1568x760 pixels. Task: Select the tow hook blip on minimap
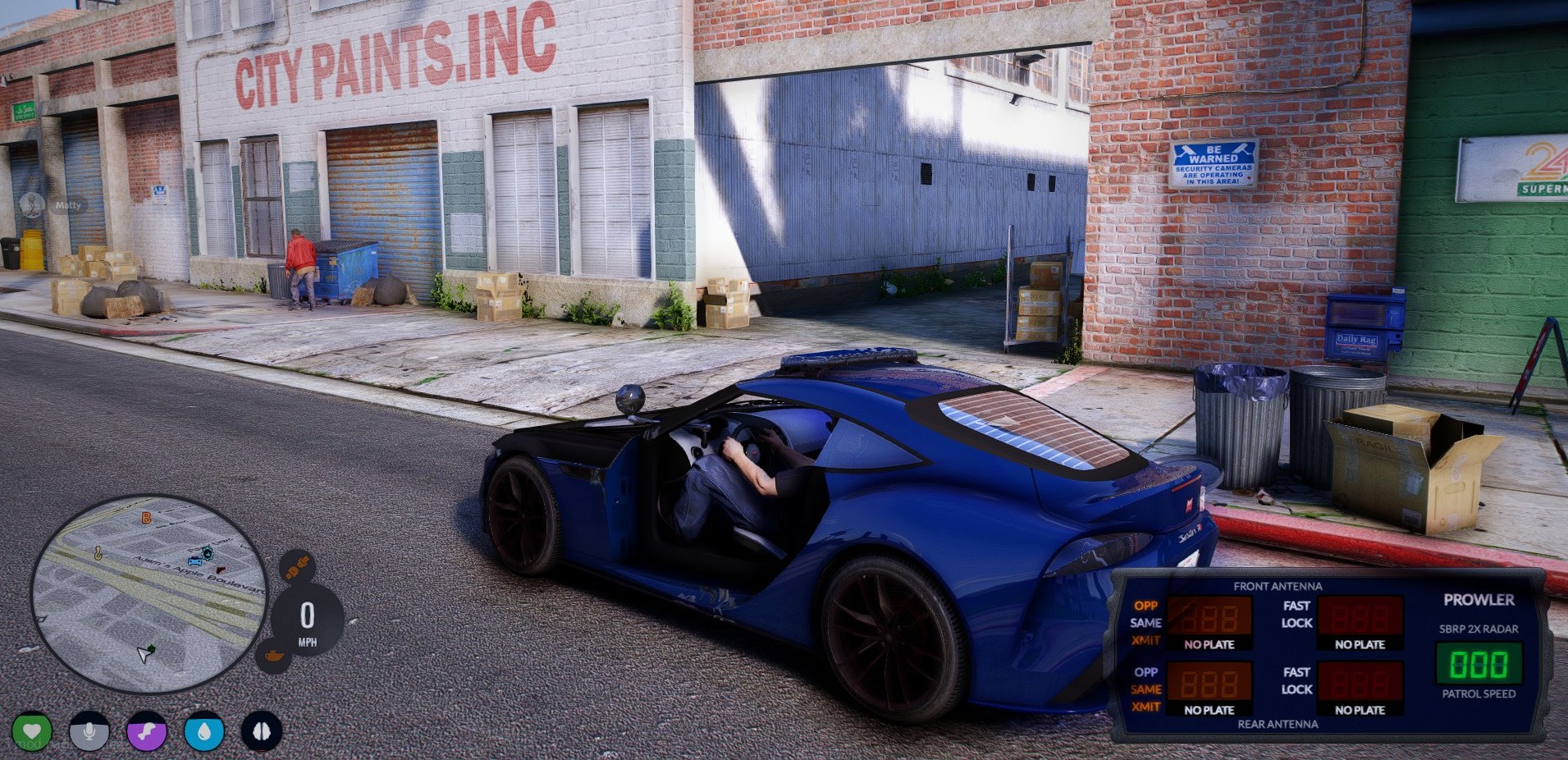coord(98,554)
